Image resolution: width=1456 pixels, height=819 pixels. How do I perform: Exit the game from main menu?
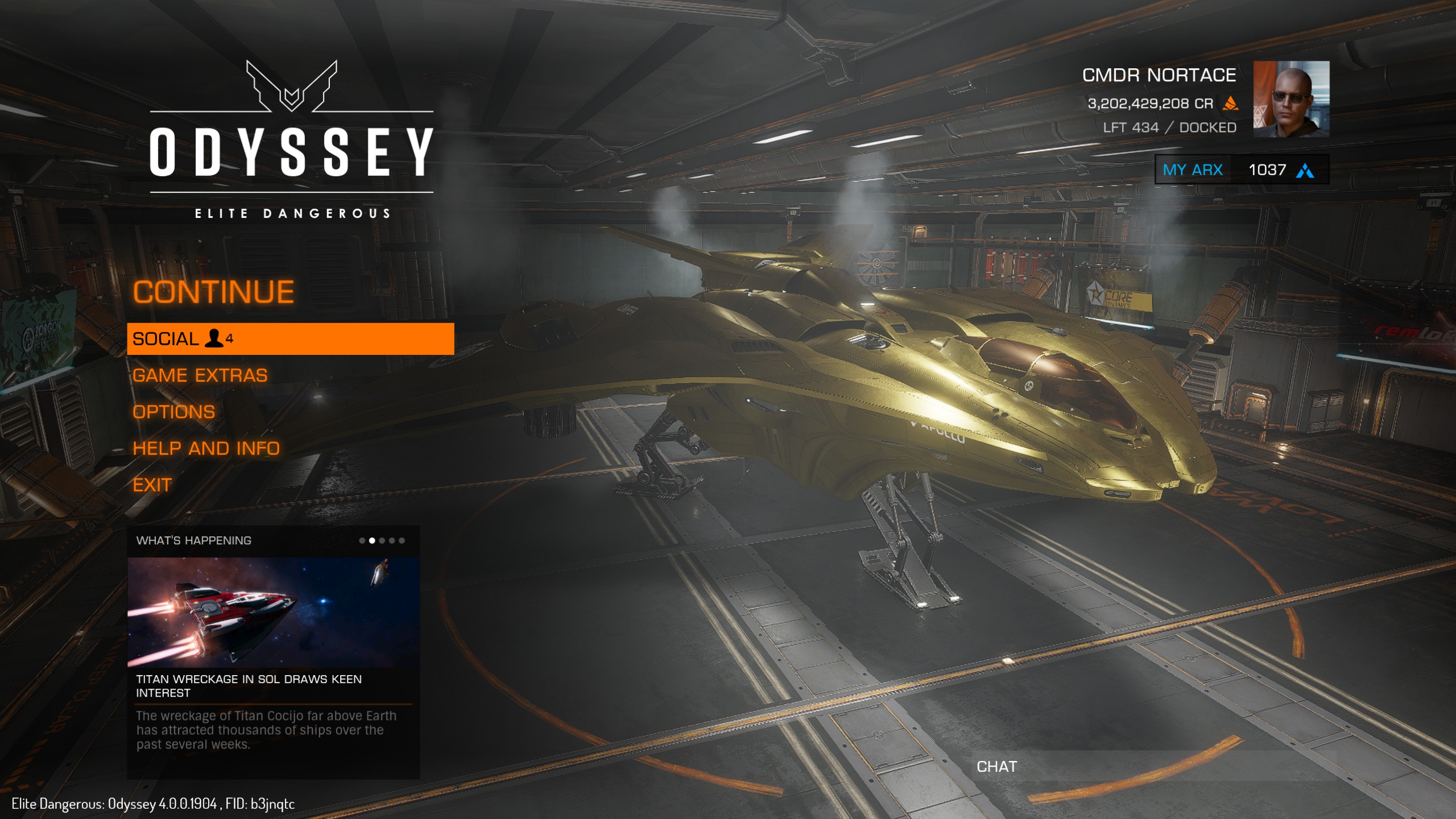152,485
